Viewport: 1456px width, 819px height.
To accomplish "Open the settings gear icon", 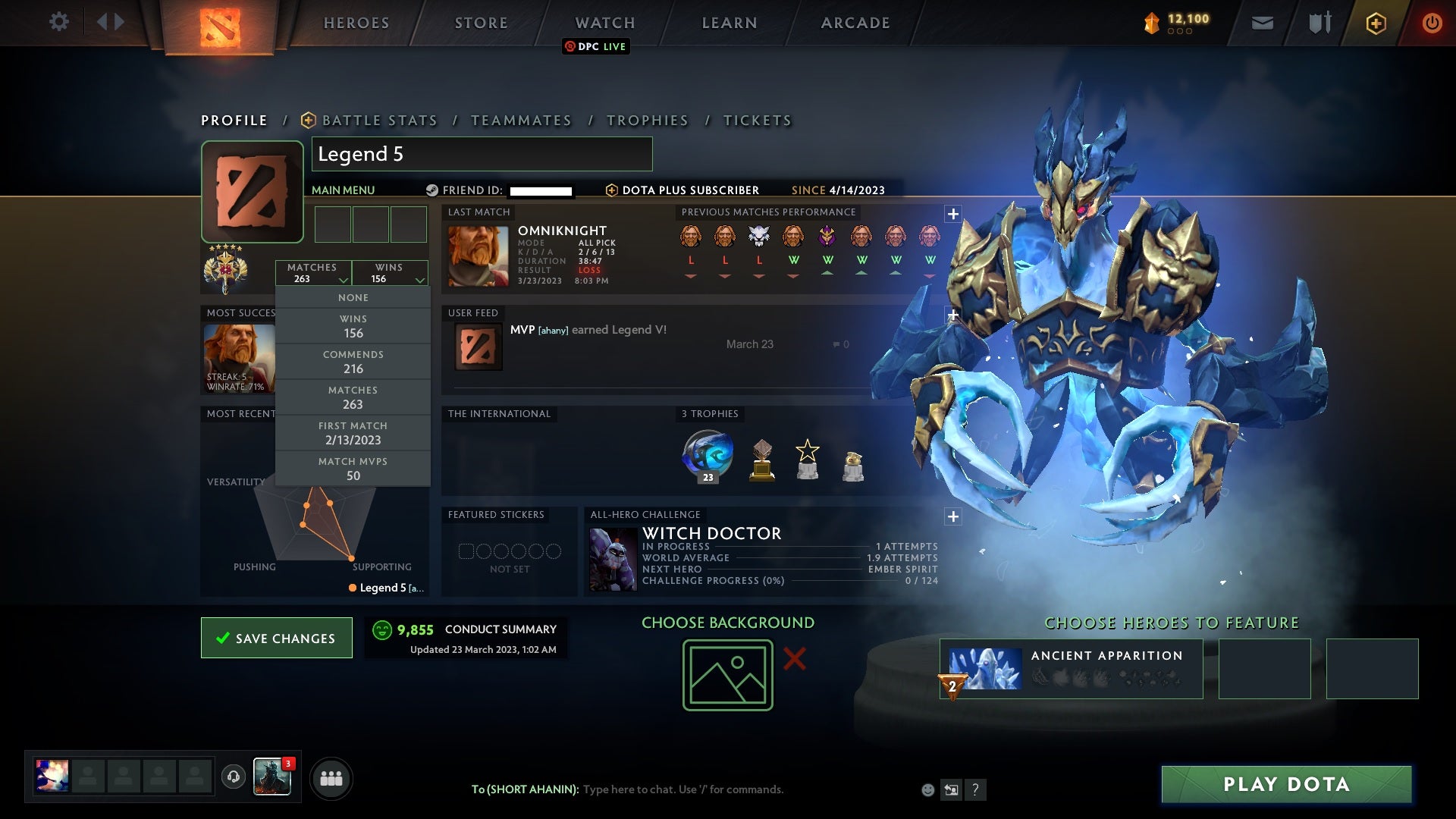I will tap(59, 22).
